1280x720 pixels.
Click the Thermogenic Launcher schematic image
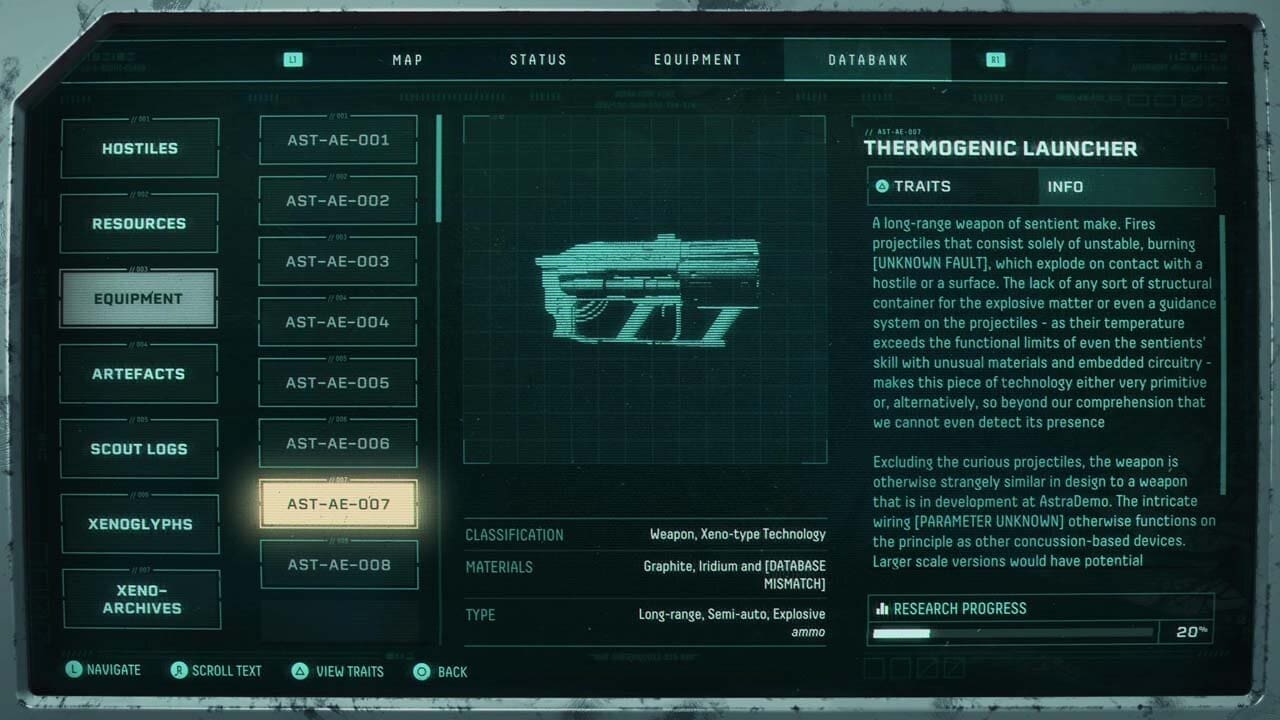645,295
